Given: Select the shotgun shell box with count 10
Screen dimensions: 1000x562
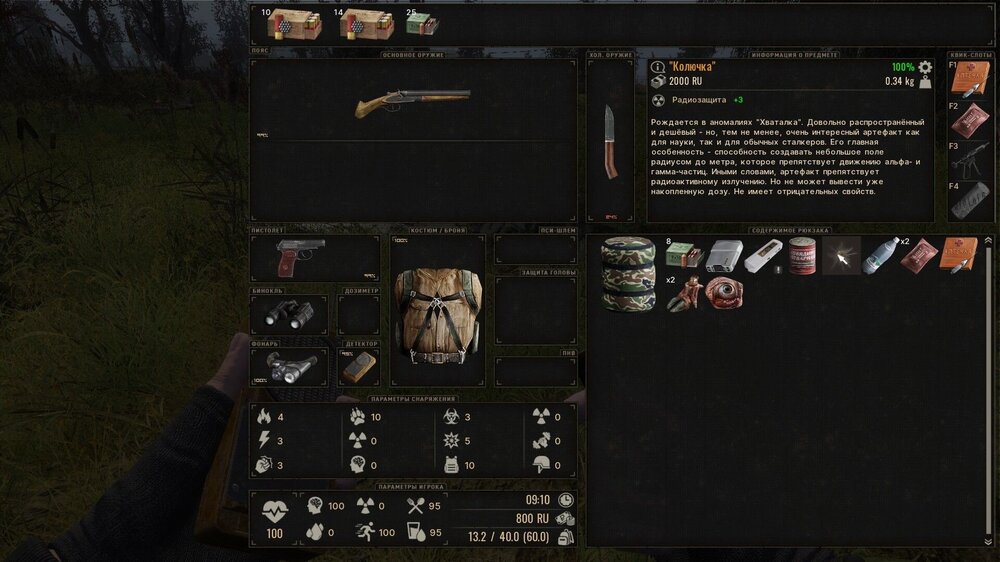Looking at the screenshot, I should [x=291, y=23].
